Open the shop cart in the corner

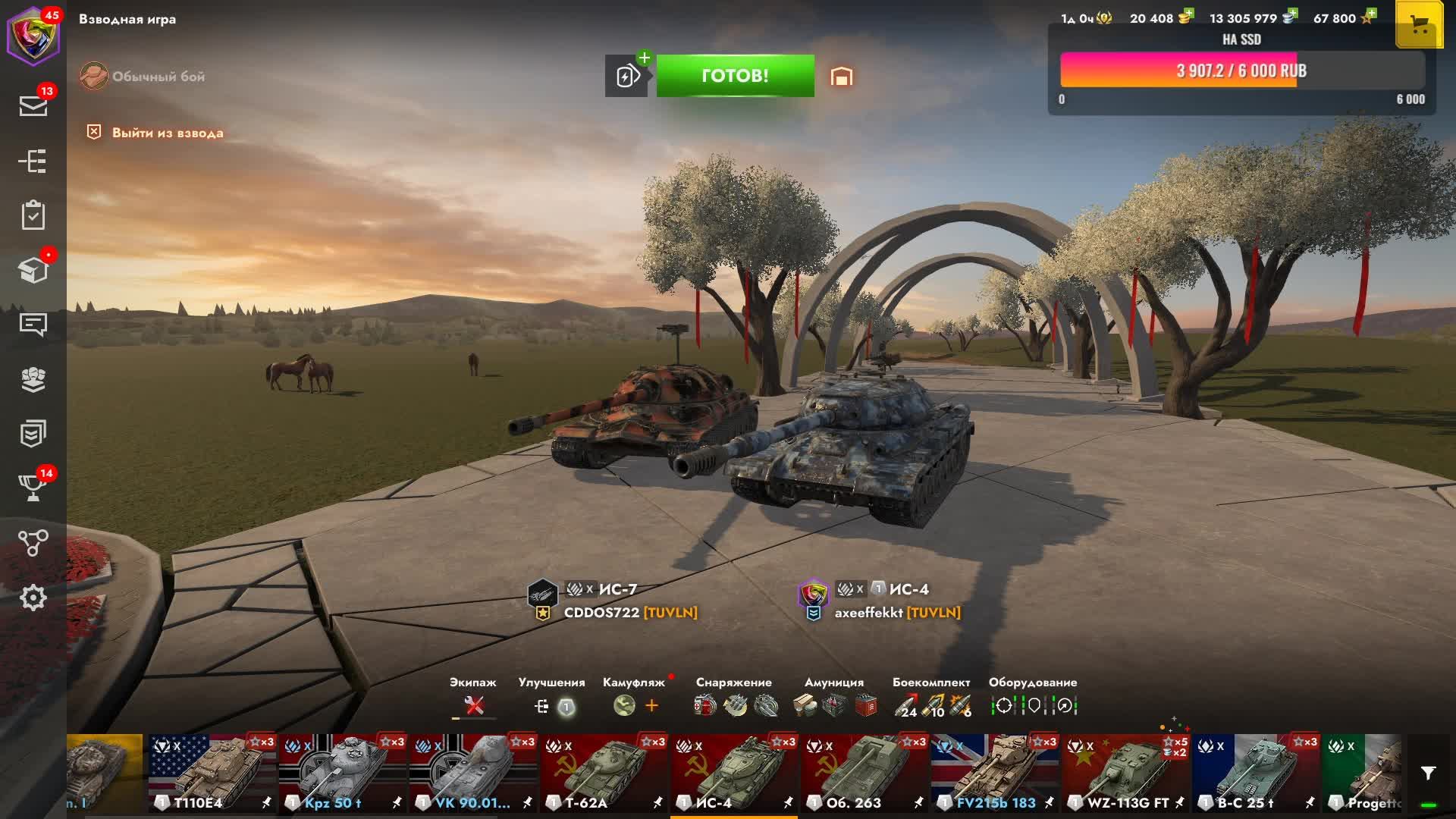coord(1419,26)
